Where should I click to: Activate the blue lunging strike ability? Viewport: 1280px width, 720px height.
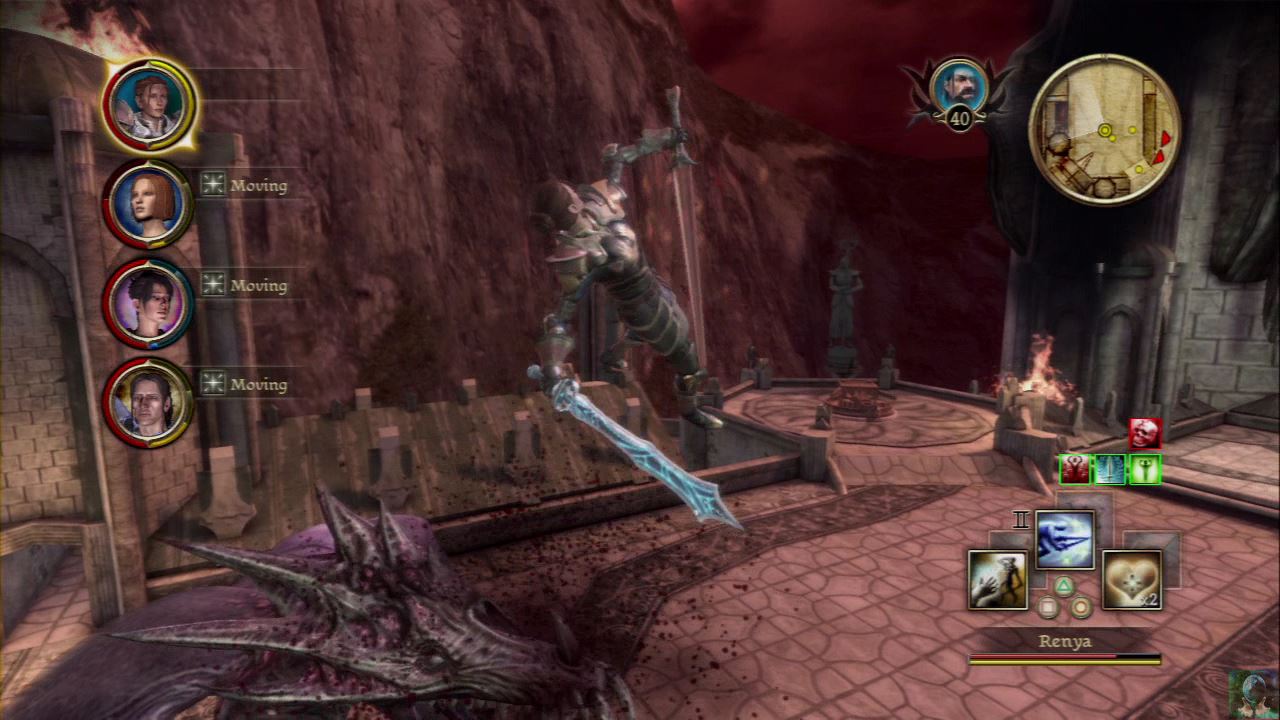[x=1064, y=540]
